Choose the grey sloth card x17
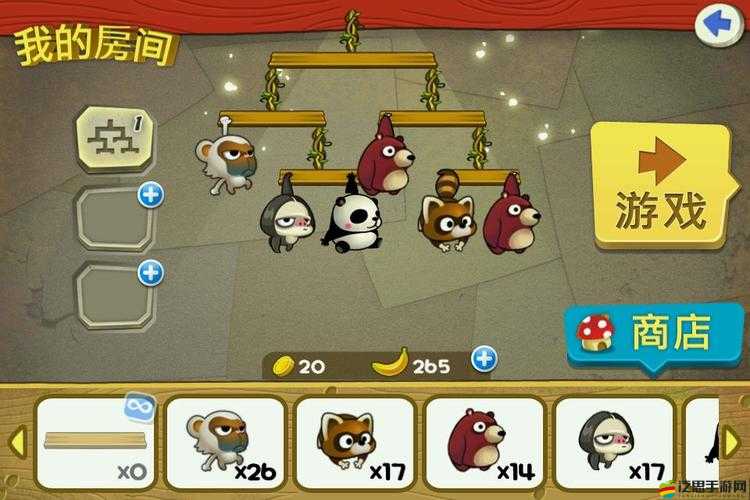Screen dimensions: 750x500 pos(612,442)
